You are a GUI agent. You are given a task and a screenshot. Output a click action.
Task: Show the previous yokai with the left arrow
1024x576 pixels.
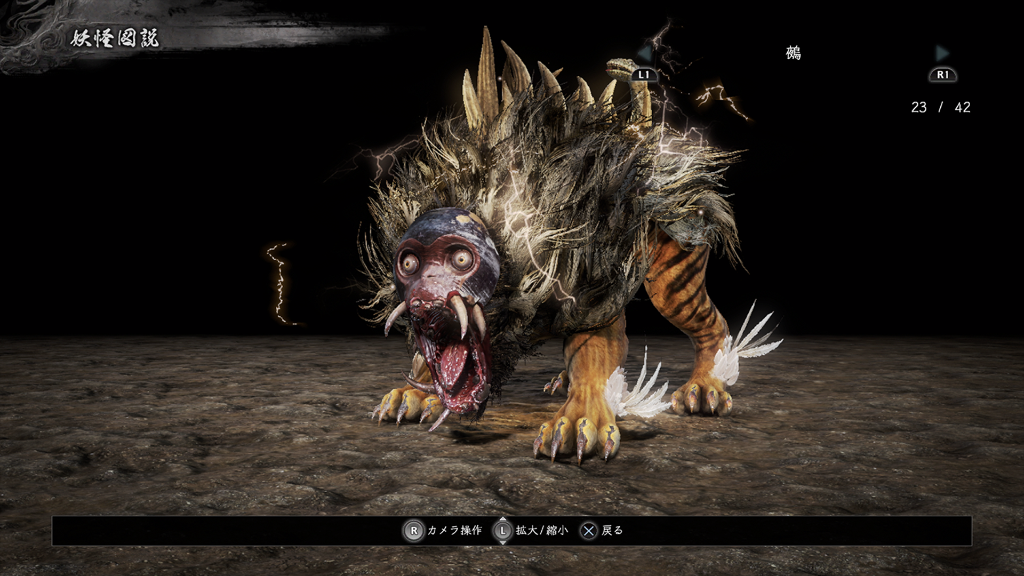click(645, 54)
